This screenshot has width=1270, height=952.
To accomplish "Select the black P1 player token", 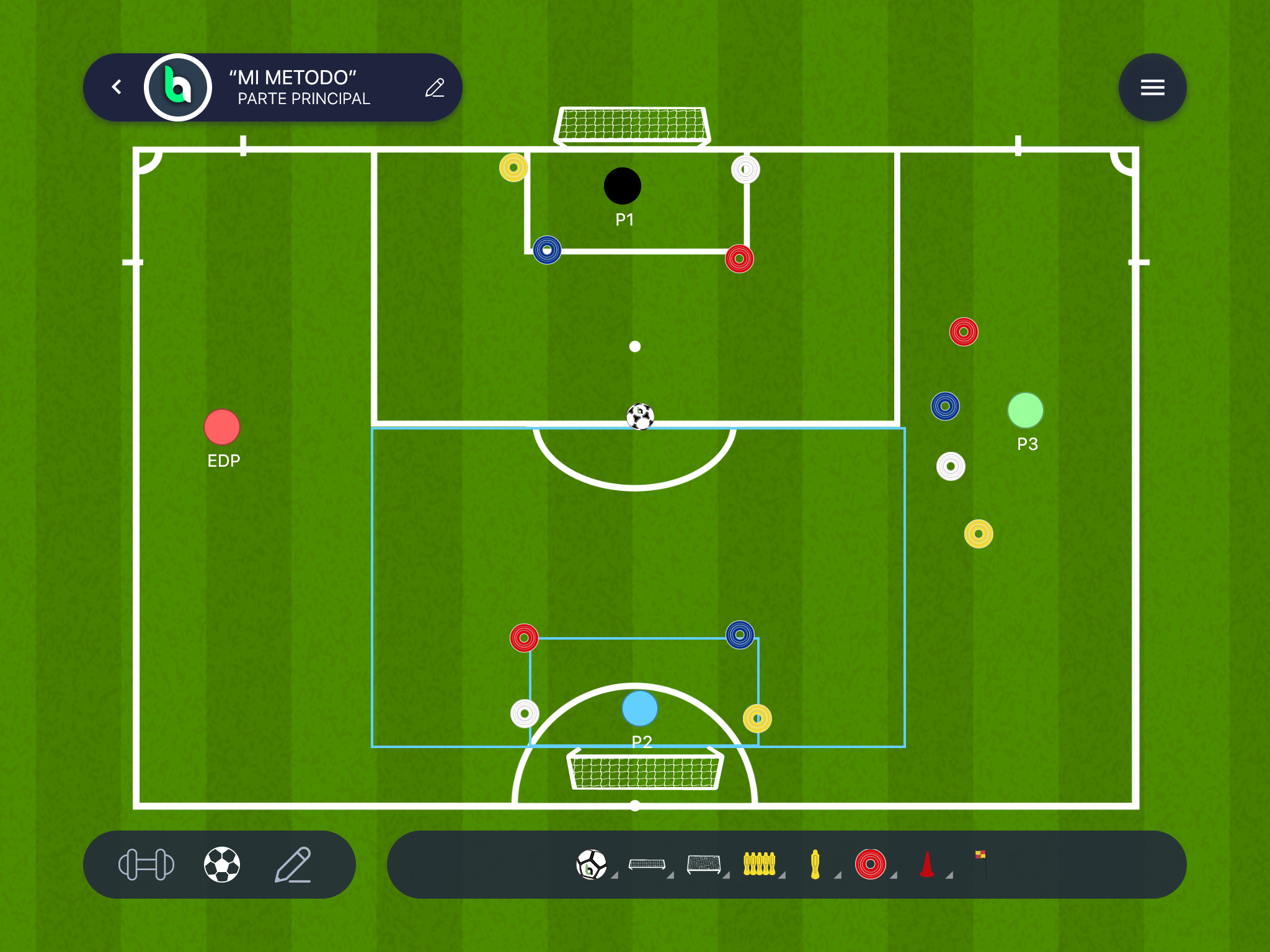I will [623, 186].
